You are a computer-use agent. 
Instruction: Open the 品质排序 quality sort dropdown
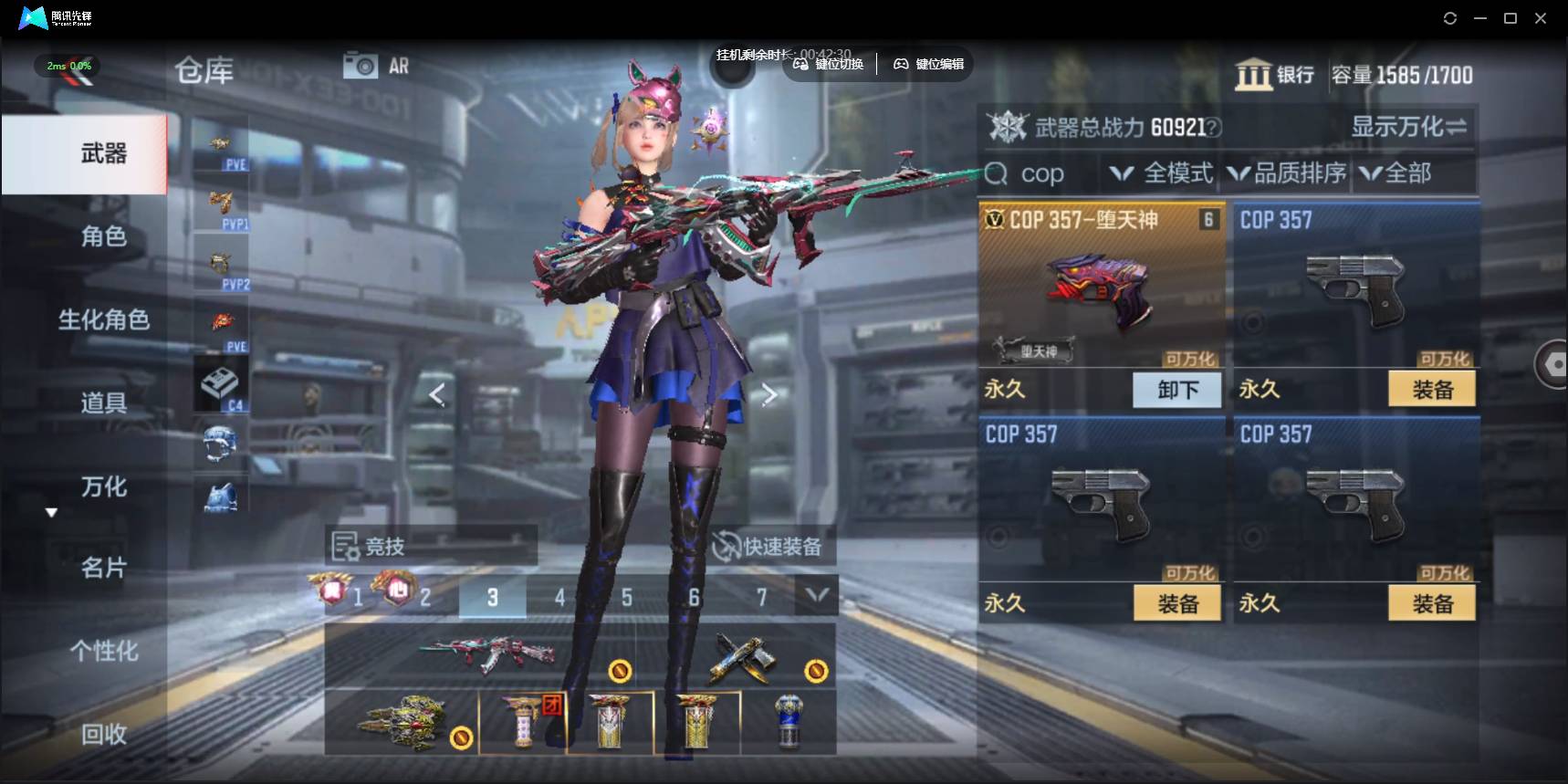tap(1288, 173)
